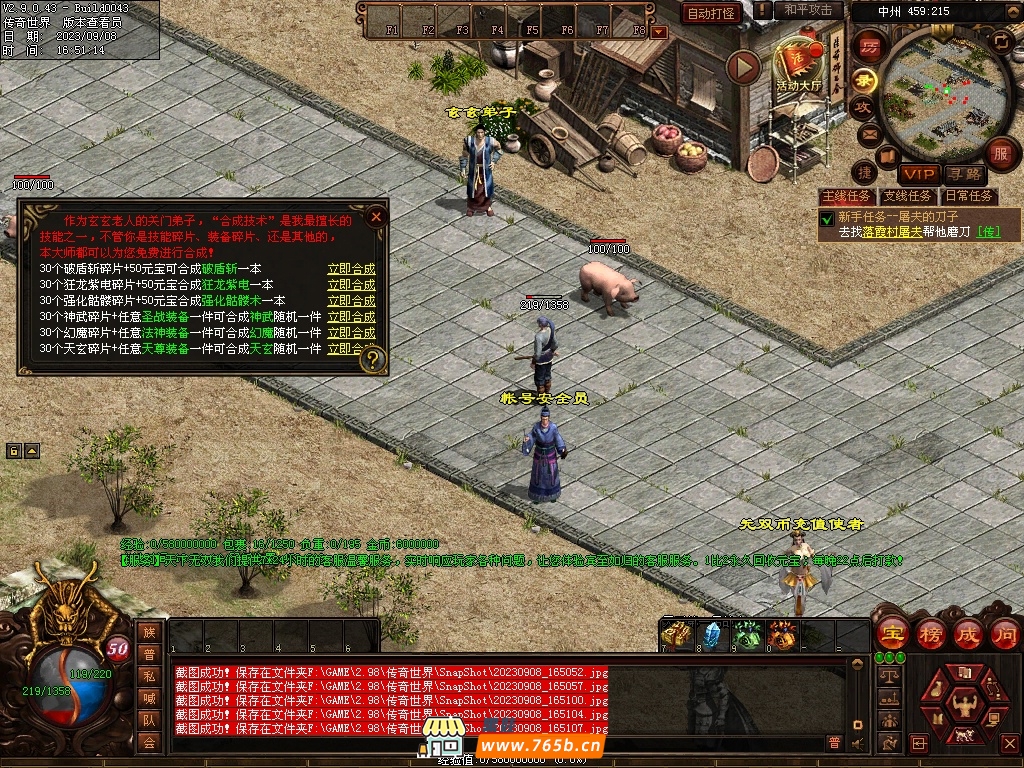The image size is (1024, 768).
Task: Select the 喊 shout chat channel
Action: click(x=149, y=697)
